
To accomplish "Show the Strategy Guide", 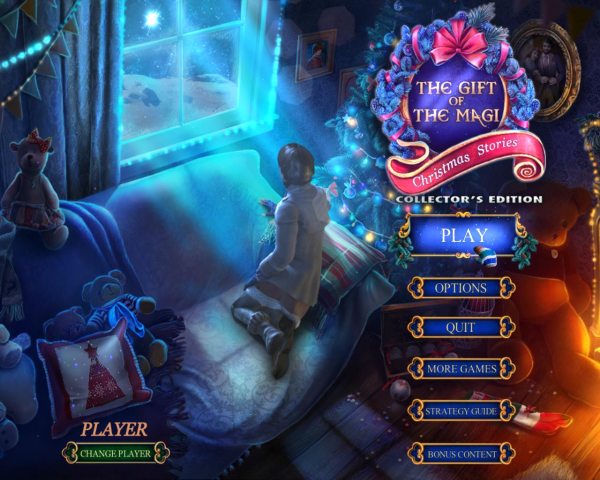I will pyautogui.click(x=460, y=411).
